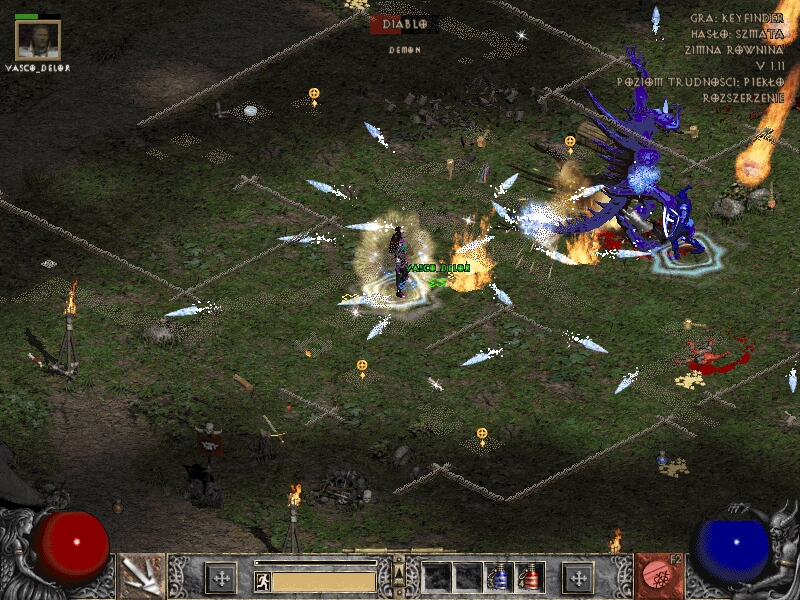Click the cross button beside the right skill icon

(578, 577)
